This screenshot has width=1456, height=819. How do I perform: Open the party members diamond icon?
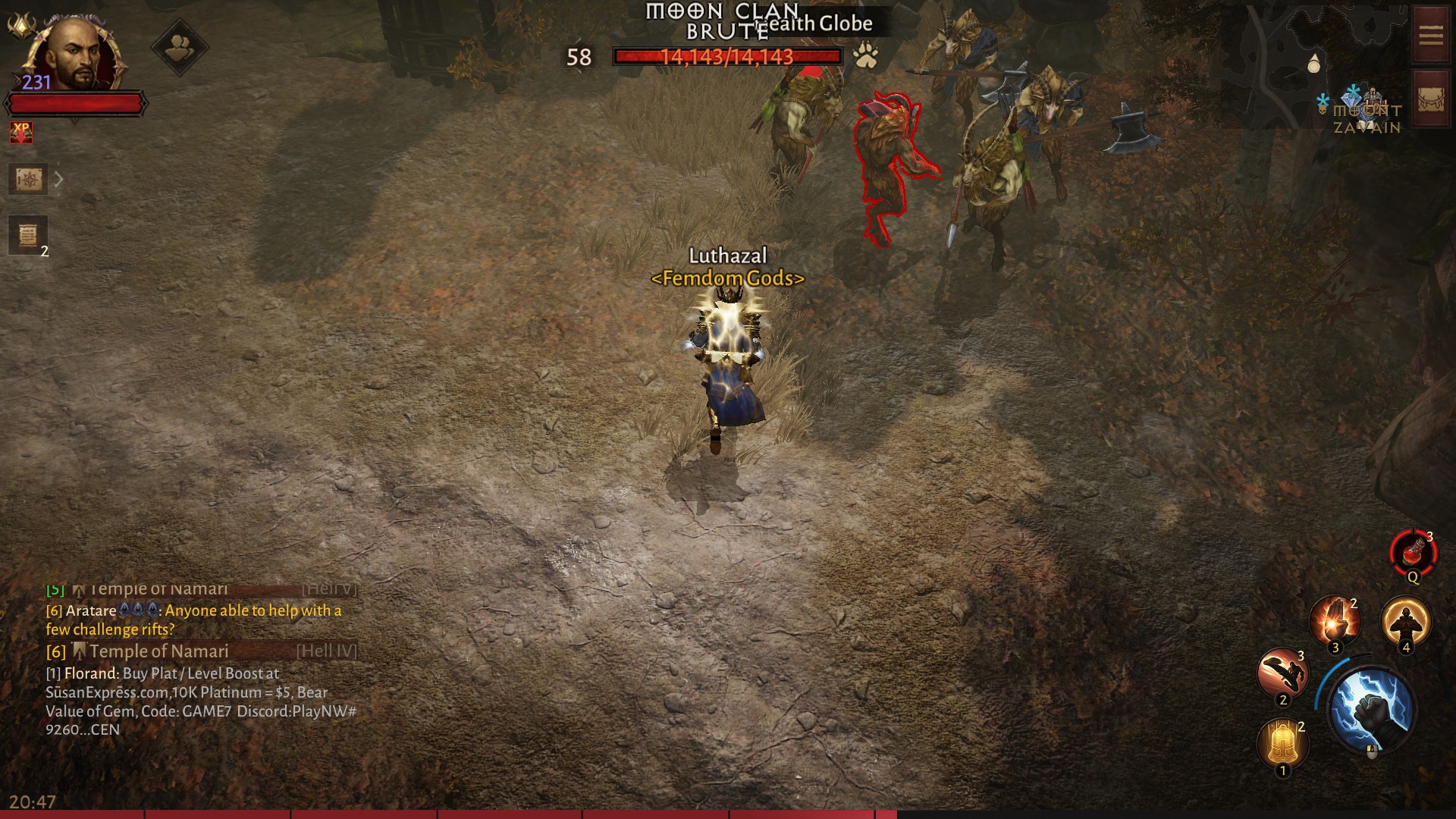(x=179, y=49)
